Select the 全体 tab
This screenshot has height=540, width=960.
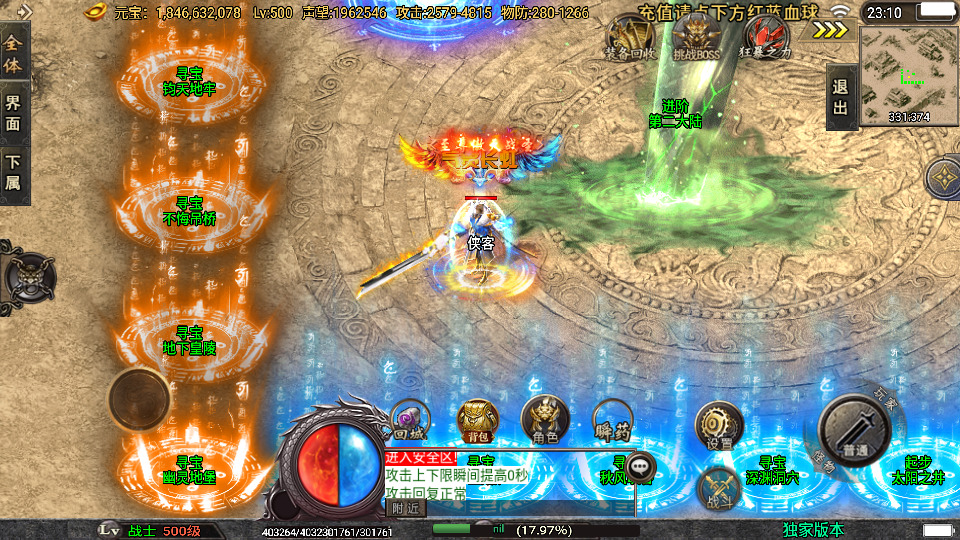pyautogui.click(x=13, y=55)
